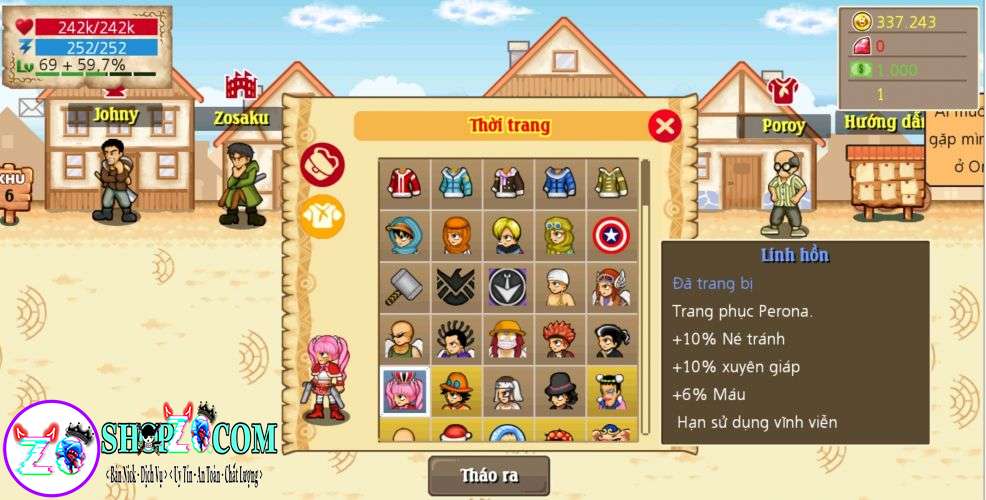Switch to the orange shirt category tab

click(x=322, y=216)
